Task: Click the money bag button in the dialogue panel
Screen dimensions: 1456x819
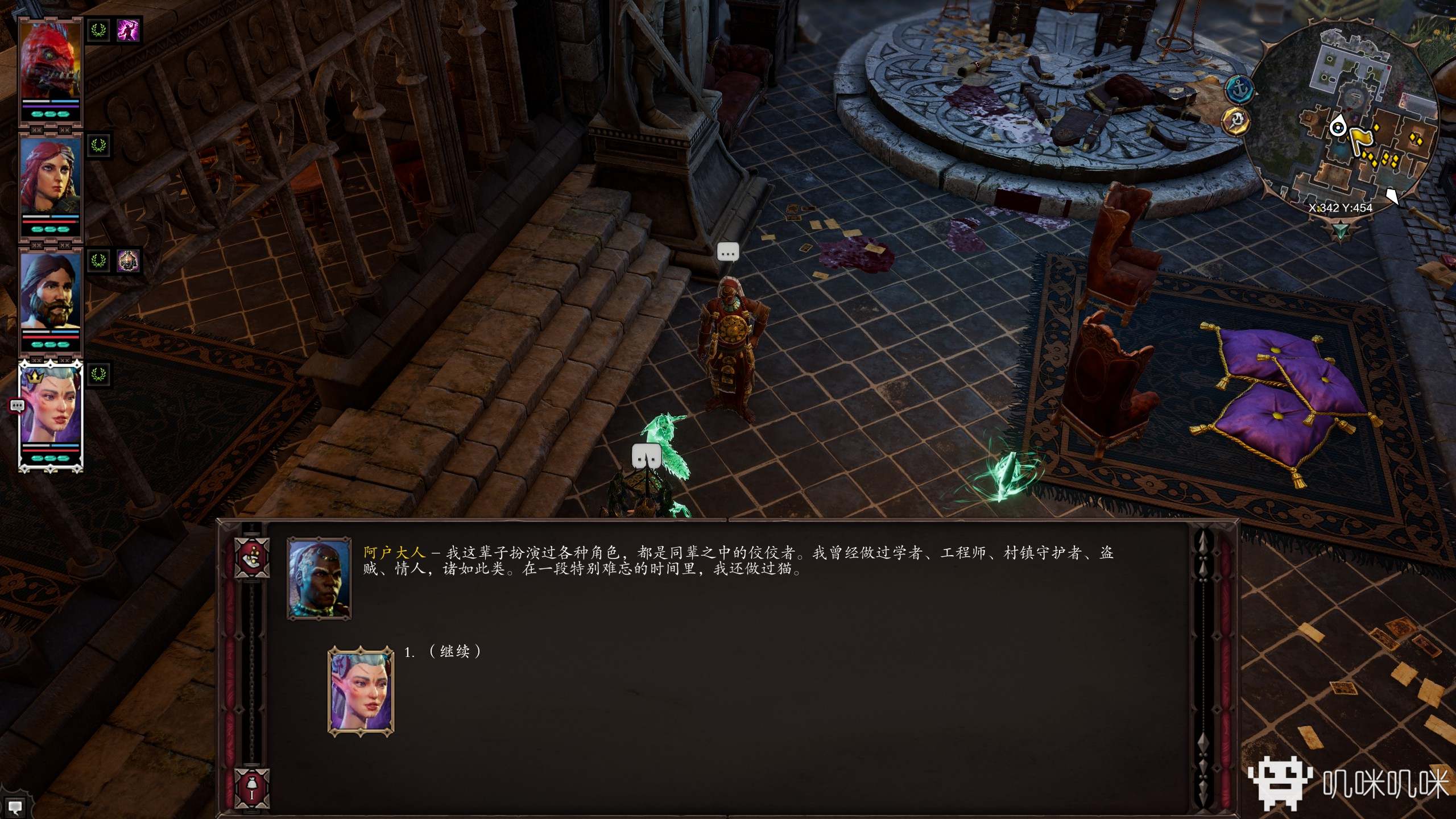Action: coord(252,787)
